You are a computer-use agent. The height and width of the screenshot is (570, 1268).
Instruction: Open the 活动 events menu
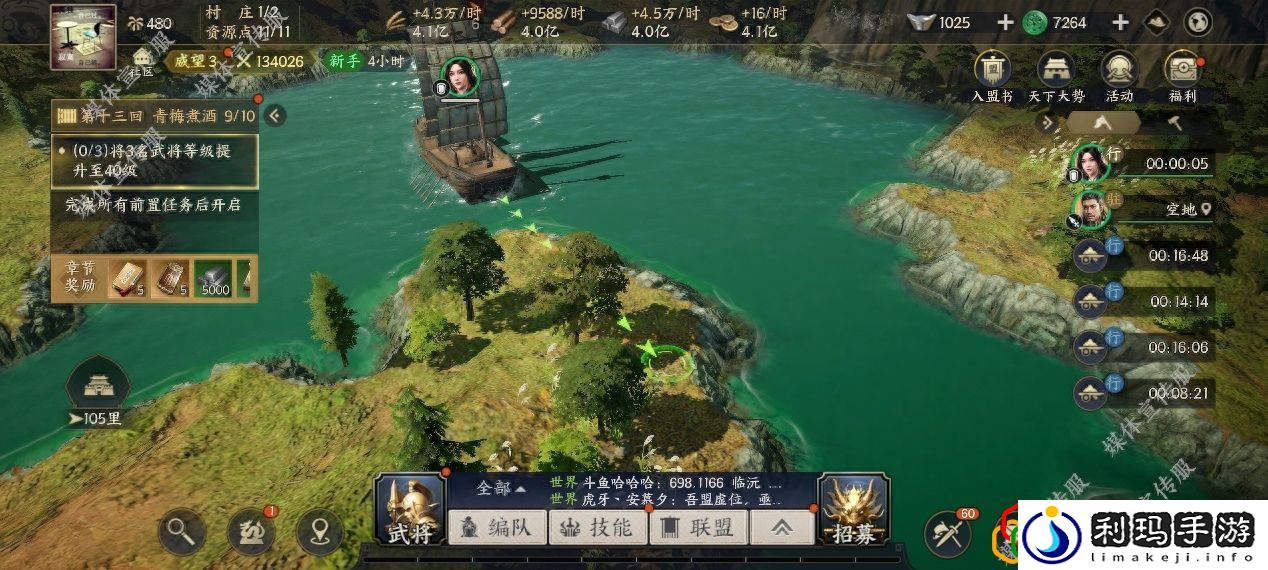(1119, 77)
